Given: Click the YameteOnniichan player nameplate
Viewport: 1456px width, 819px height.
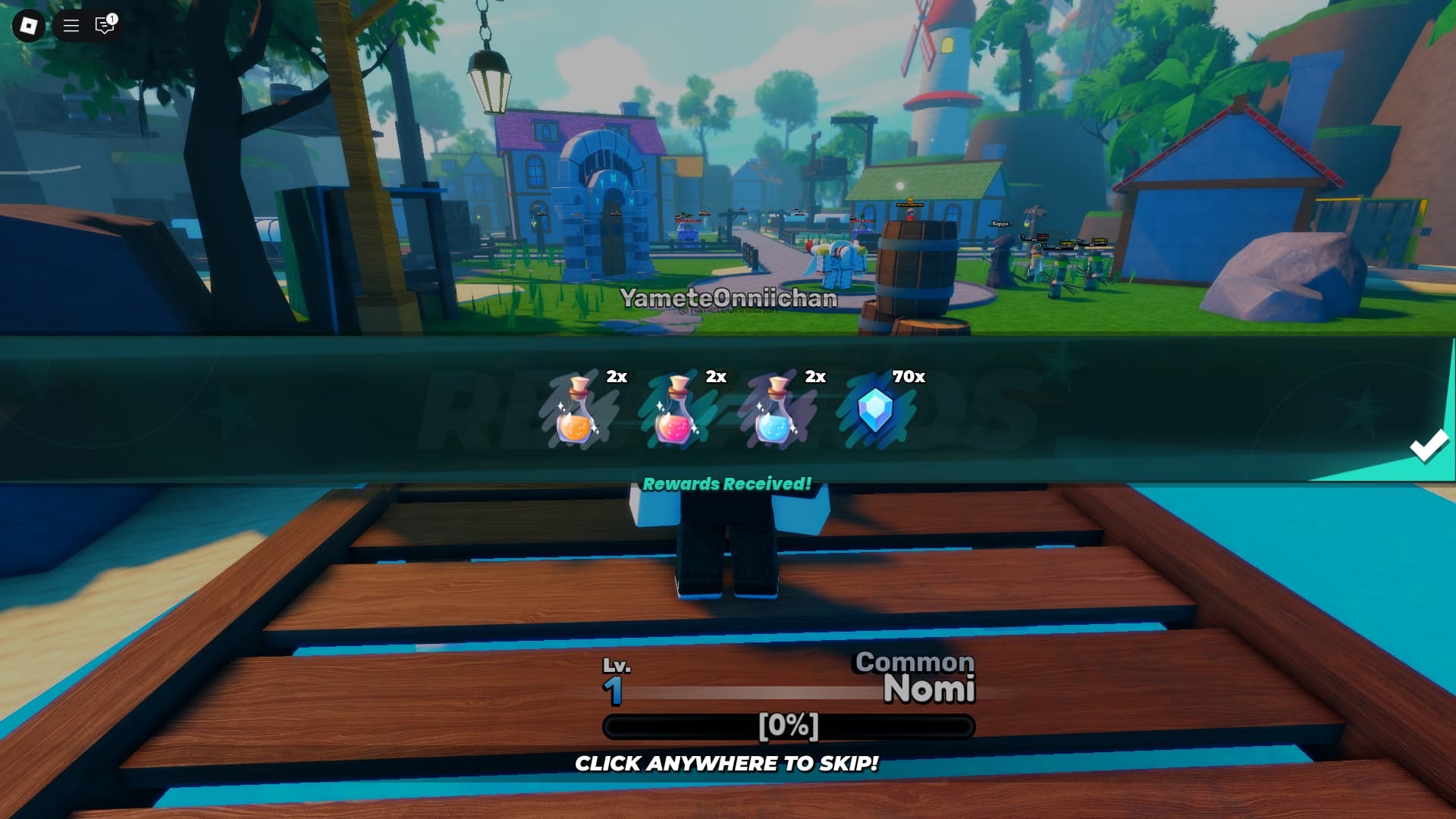Looking at the screenshot, I should [x=727, y=298].
